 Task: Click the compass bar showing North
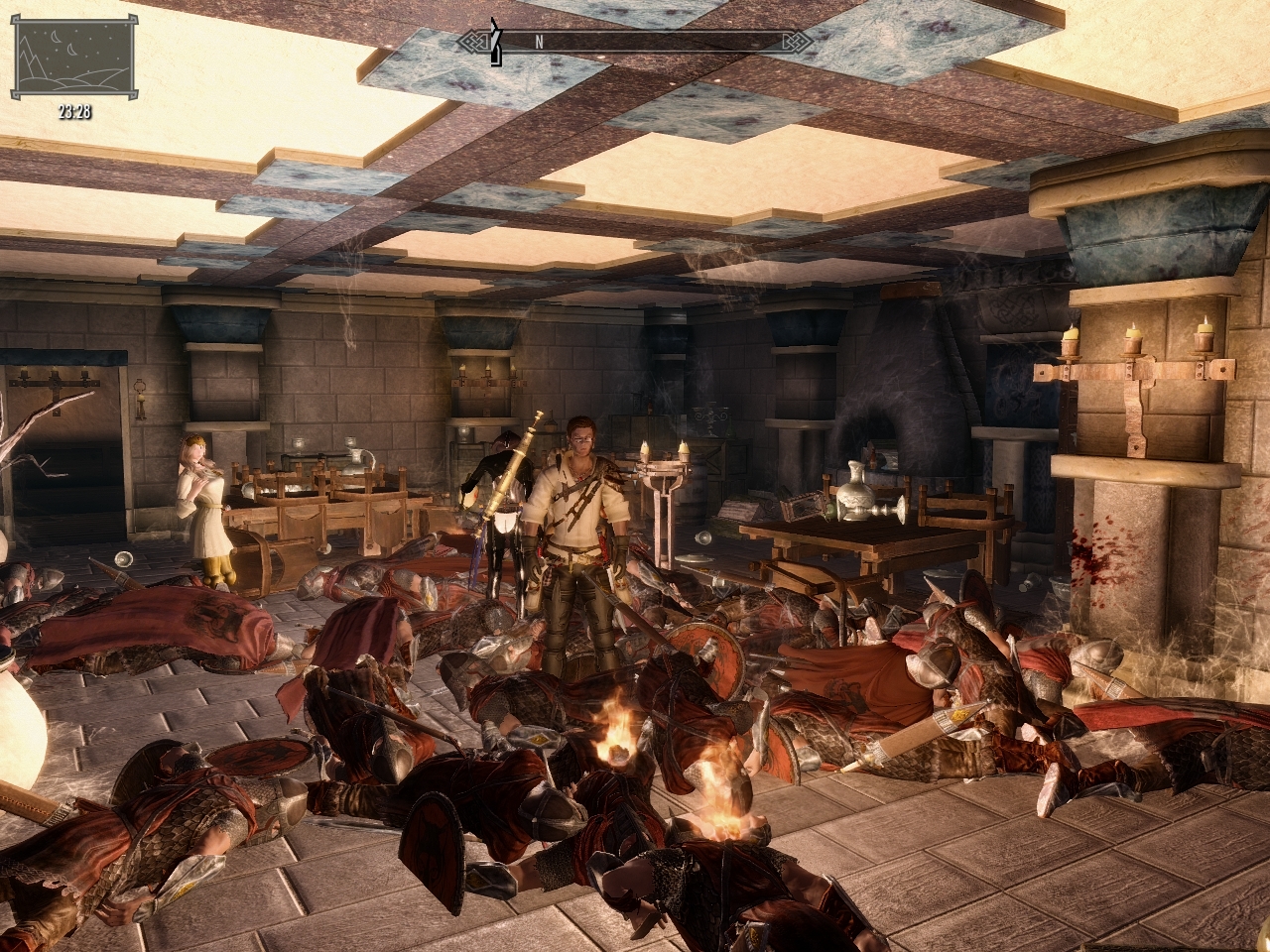click(635, 43)
